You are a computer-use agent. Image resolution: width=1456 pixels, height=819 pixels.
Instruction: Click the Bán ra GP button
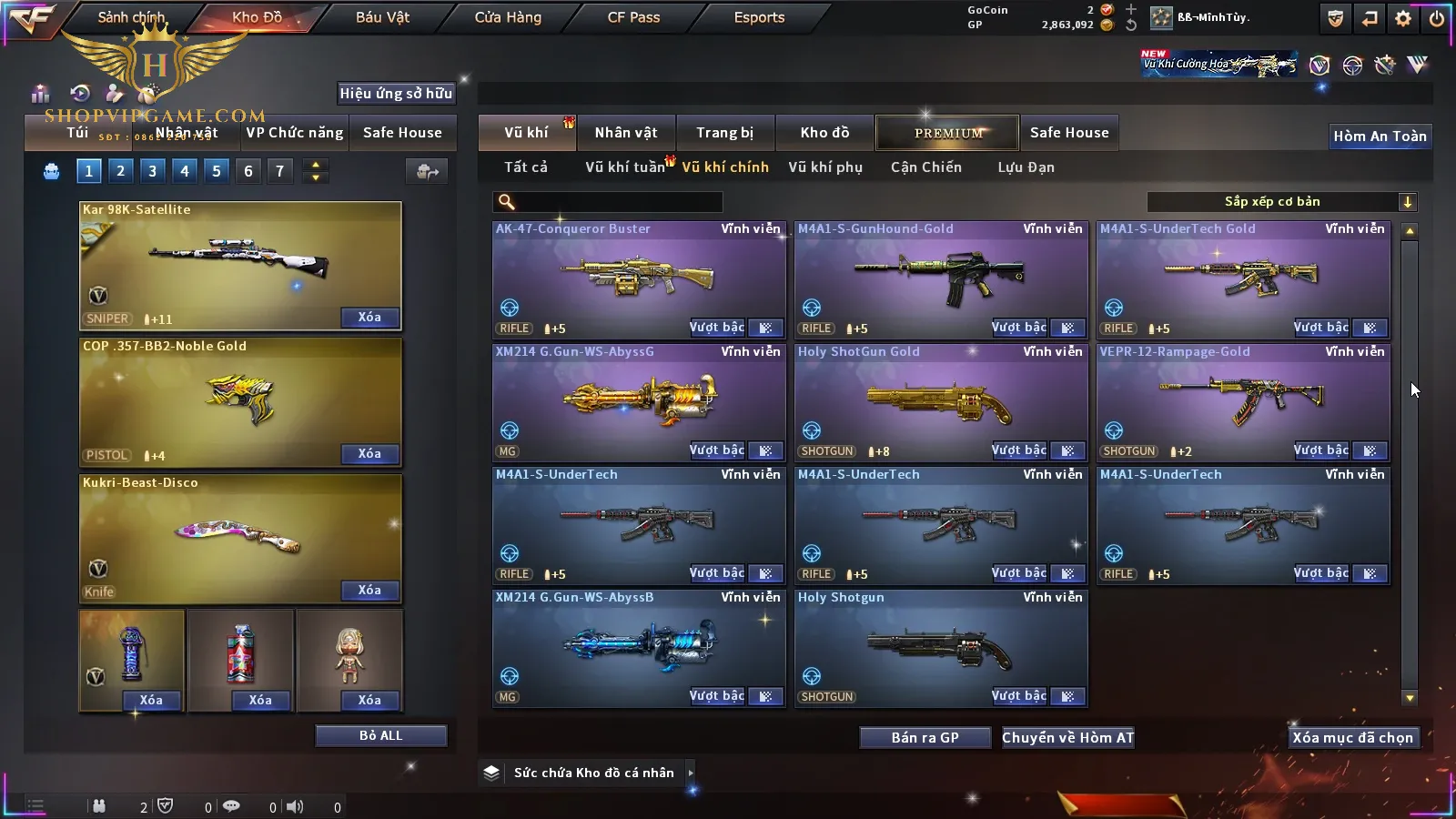tap(925, 738)
